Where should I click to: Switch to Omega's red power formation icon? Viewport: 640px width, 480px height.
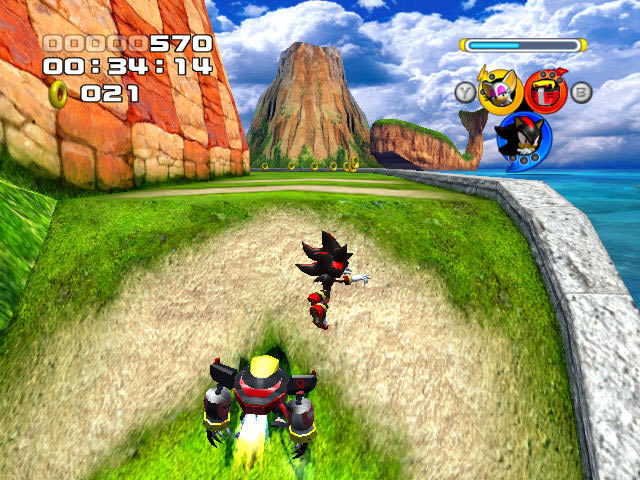tap(546, 92)
